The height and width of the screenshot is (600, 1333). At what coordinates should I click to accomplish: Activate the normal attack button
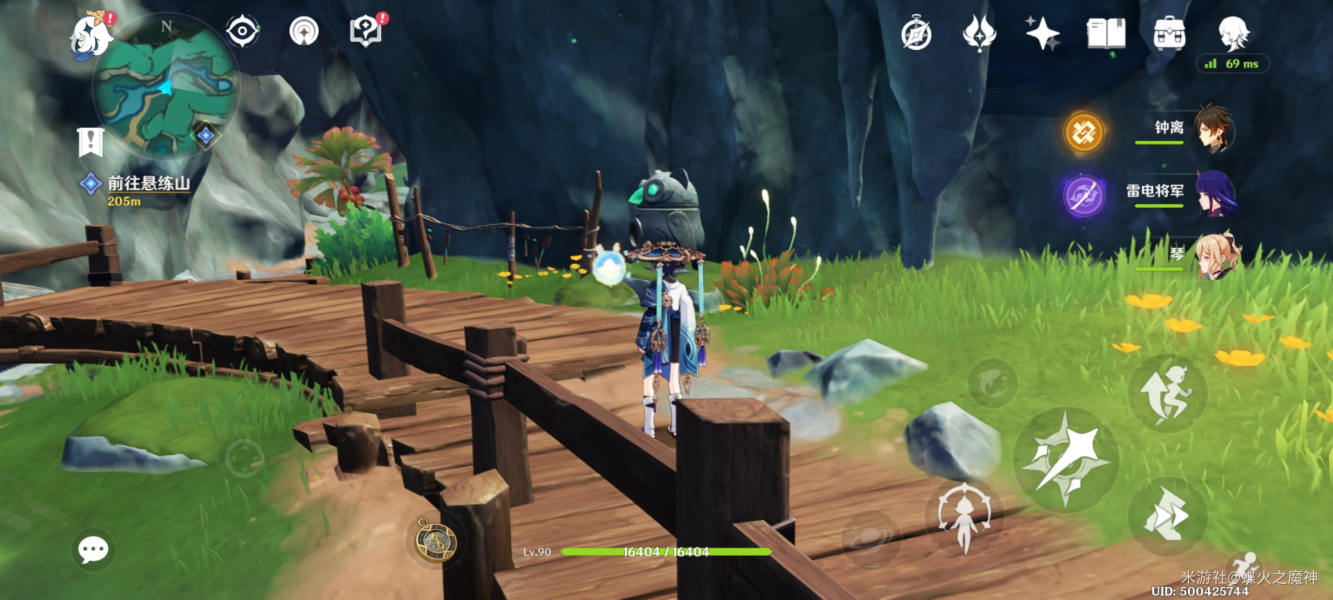tap(1065, 460)
